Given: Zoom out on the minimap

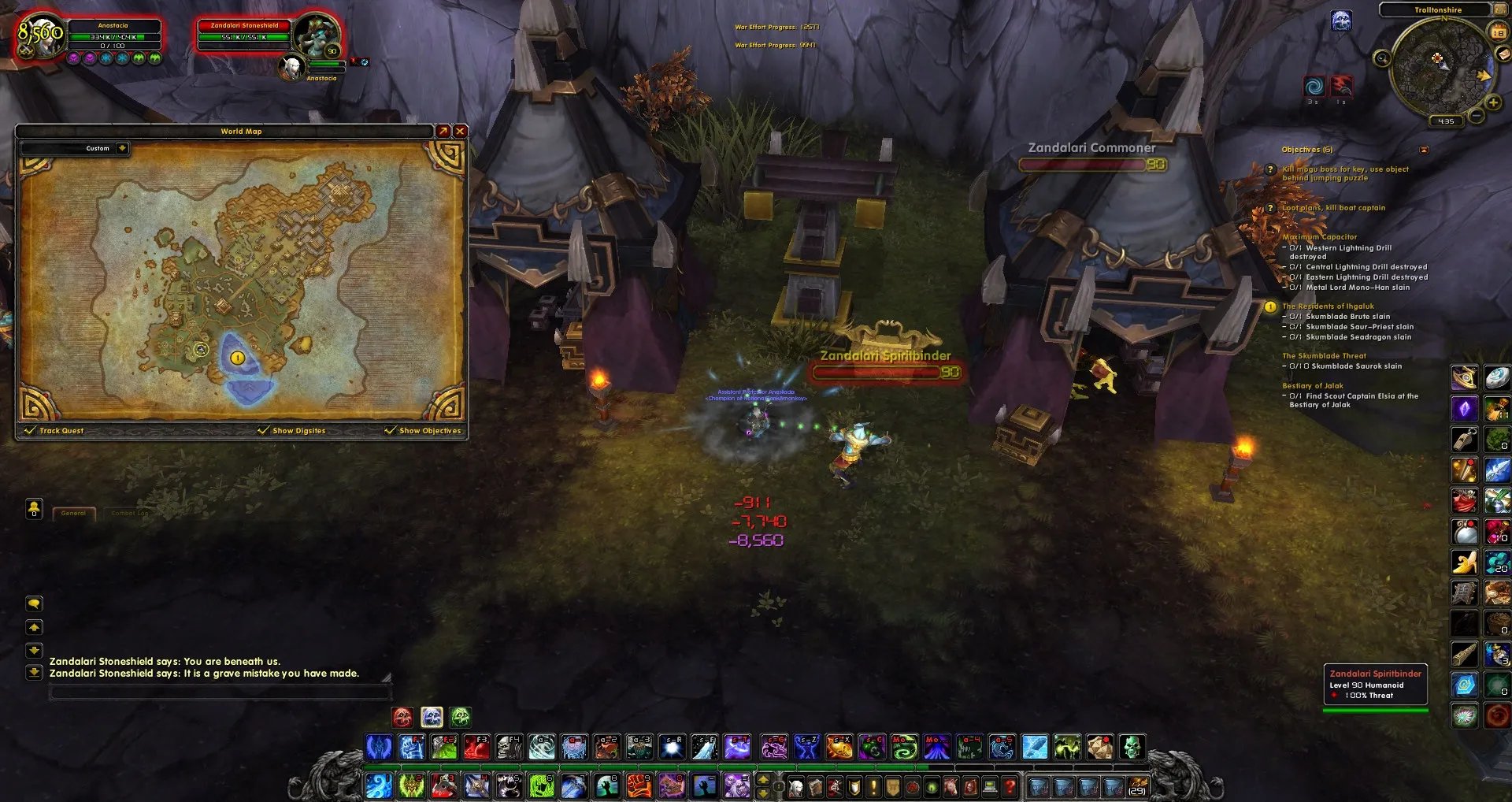Looking at the screenshot, I should 1477,117.
